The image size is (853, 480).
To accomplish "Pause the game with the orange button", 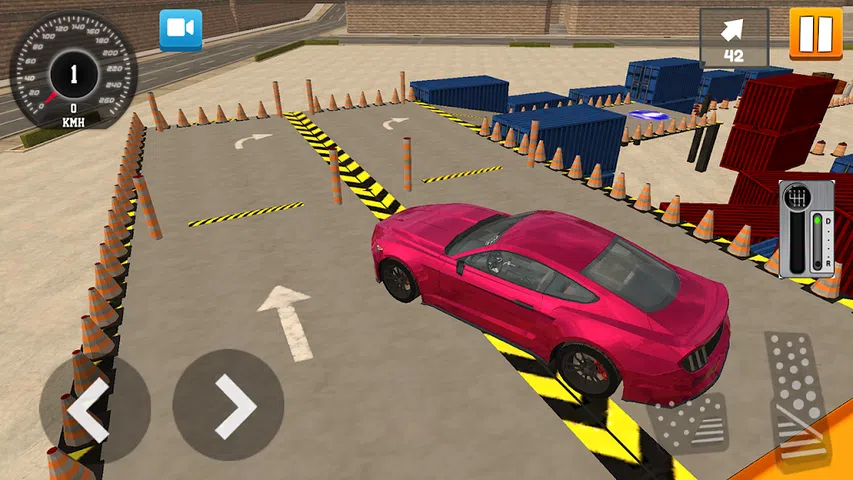I will (816, 34).
